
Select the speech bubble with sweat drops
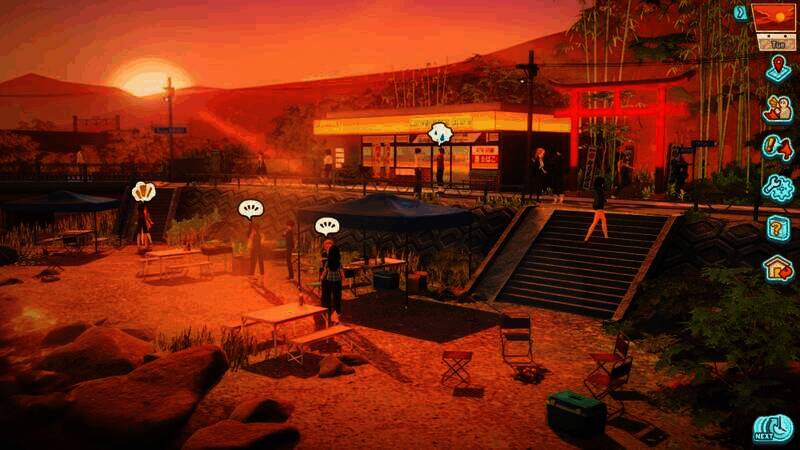click(440, 133)
